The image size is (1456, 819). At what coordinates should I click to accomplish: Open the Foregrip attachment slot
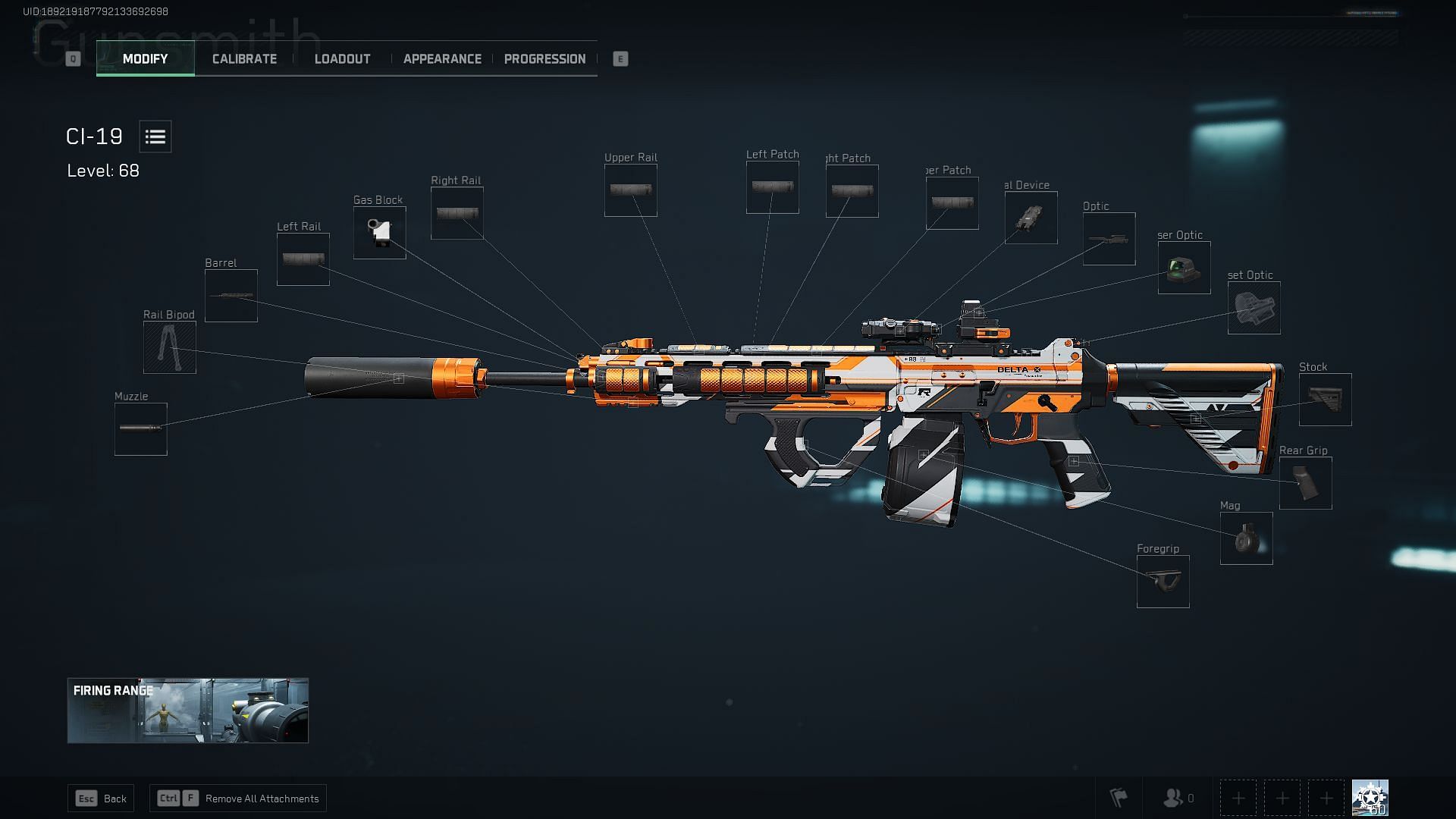pos(1163,582)
